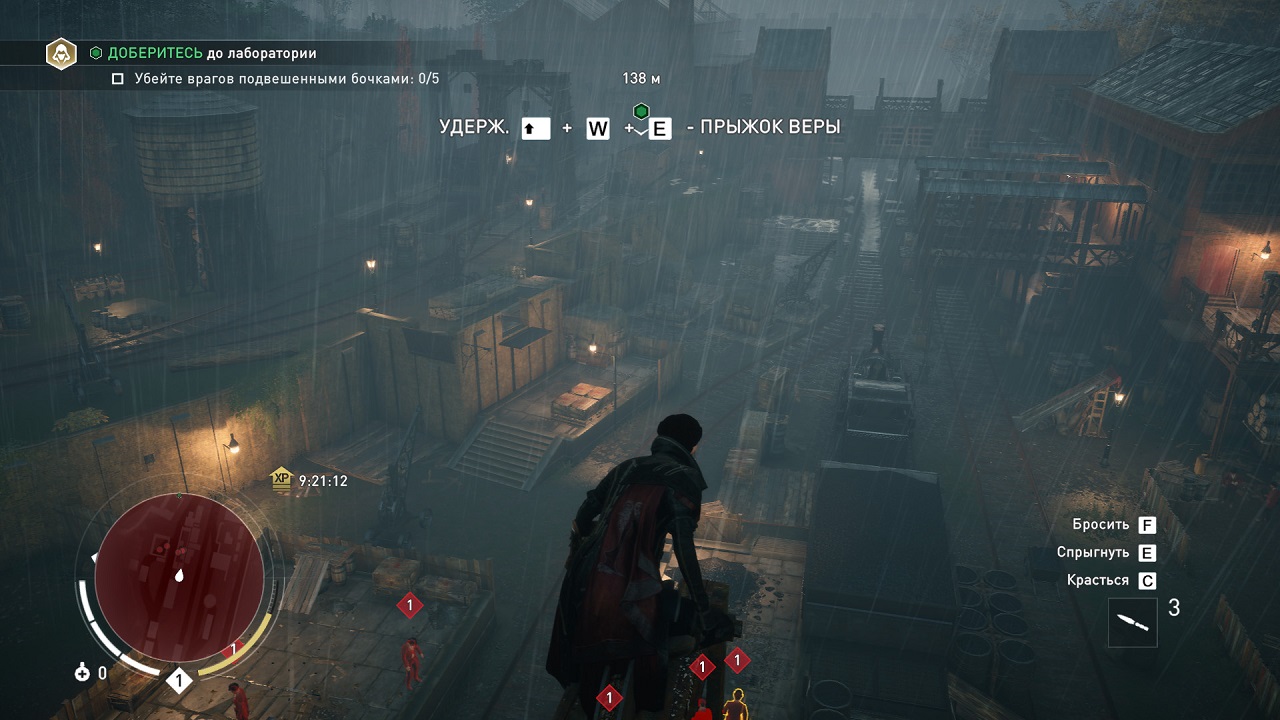Tick the hanging barrels optional objective checkbox
Viewport: 1280px width, 720px height.
pyautogui.click(x=118, y=78)
